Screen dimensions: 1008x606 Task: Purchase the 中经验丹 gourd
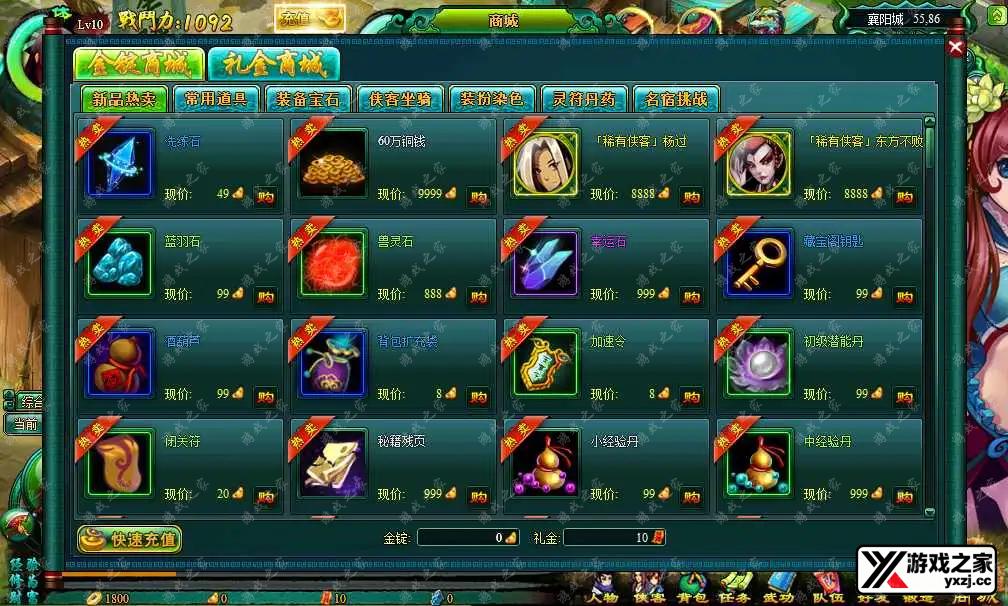pyautogui.click(x=904, y=496)
